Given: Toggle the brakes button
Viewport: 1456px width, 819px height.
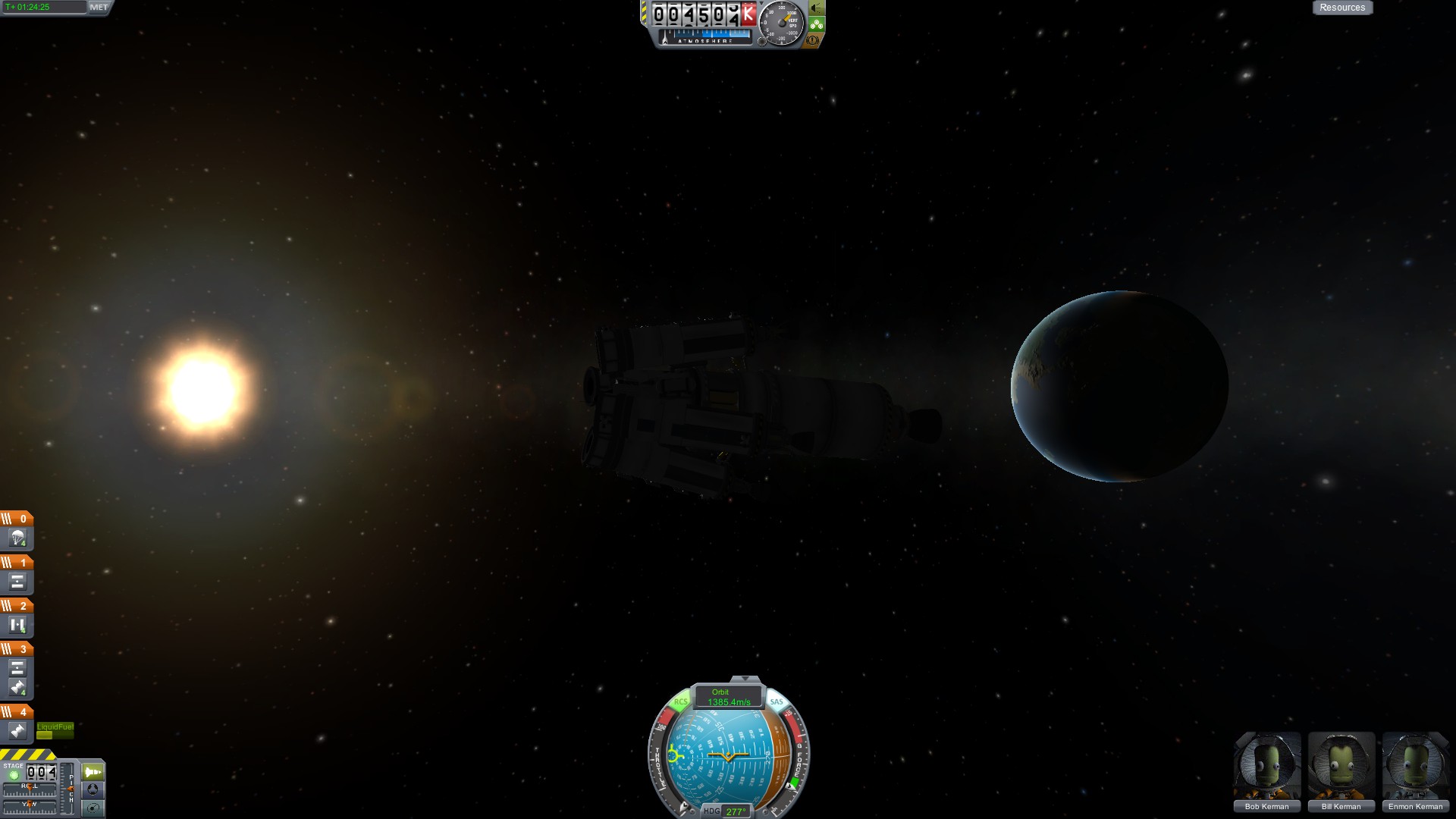Looking at the screenshot, I should click(x=813, y=40).
